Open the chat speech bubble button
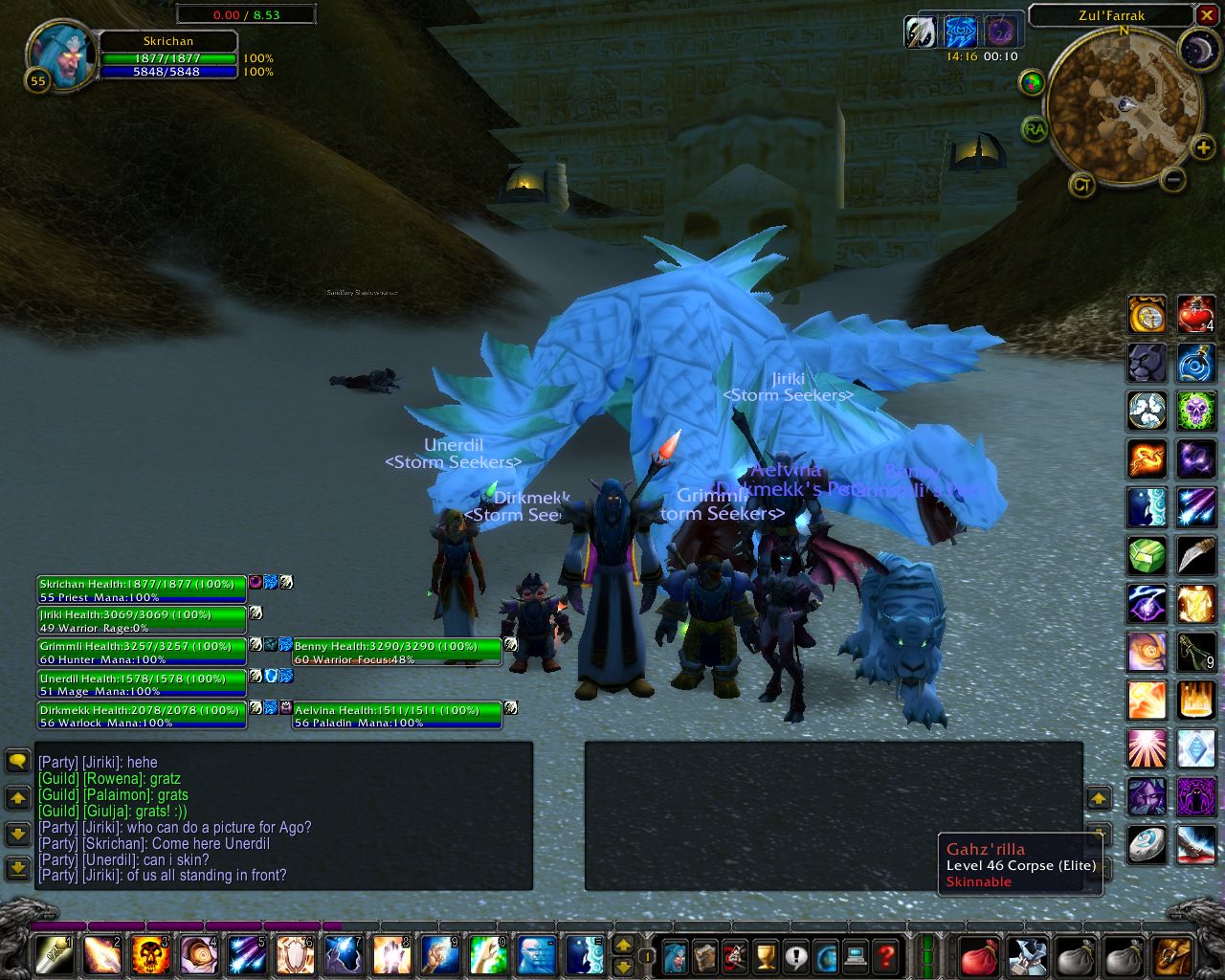The image size is (1225, 980). (x=17, y=761)
